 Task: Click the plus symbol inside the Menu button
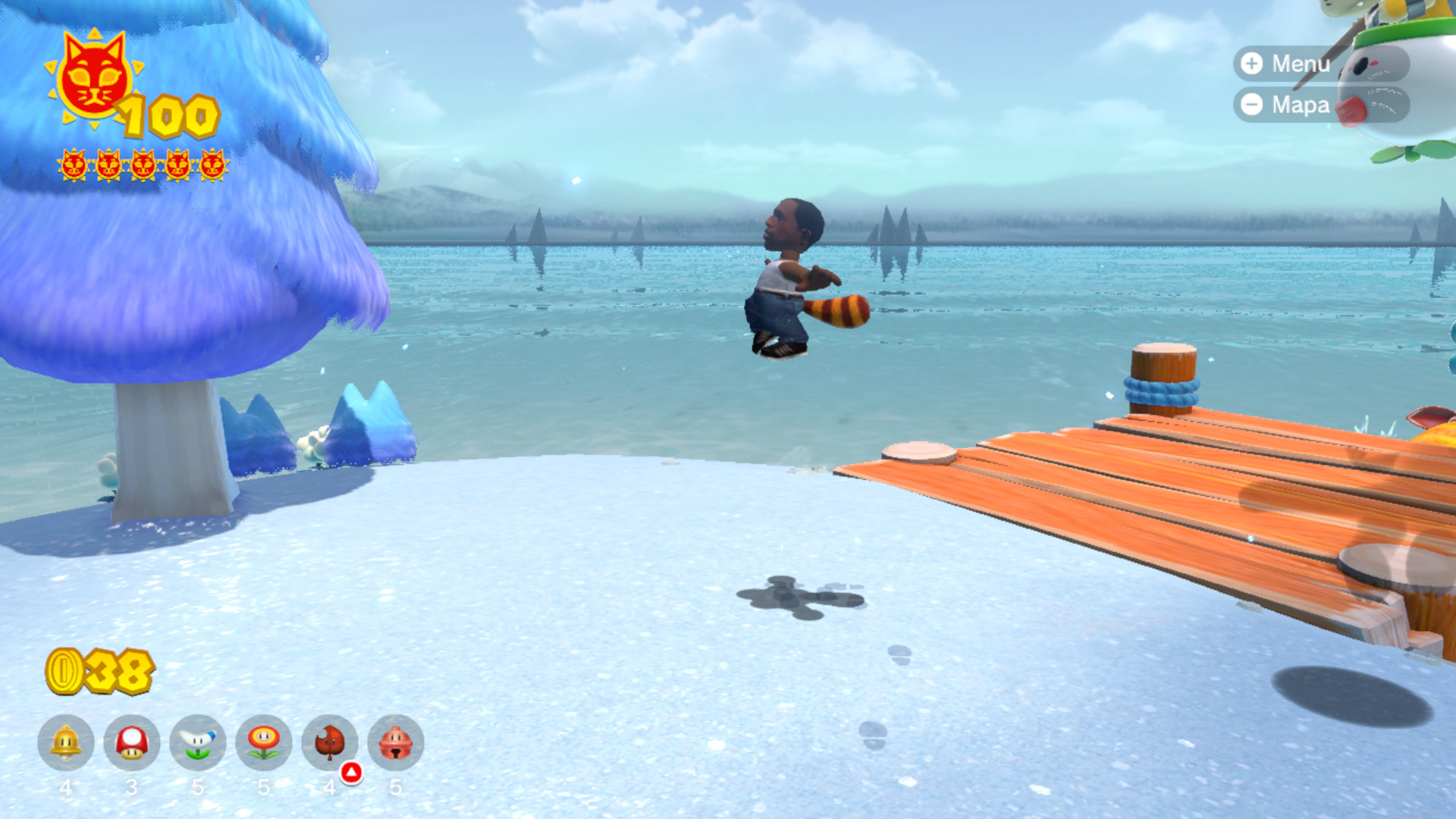tap(1252, 64)
